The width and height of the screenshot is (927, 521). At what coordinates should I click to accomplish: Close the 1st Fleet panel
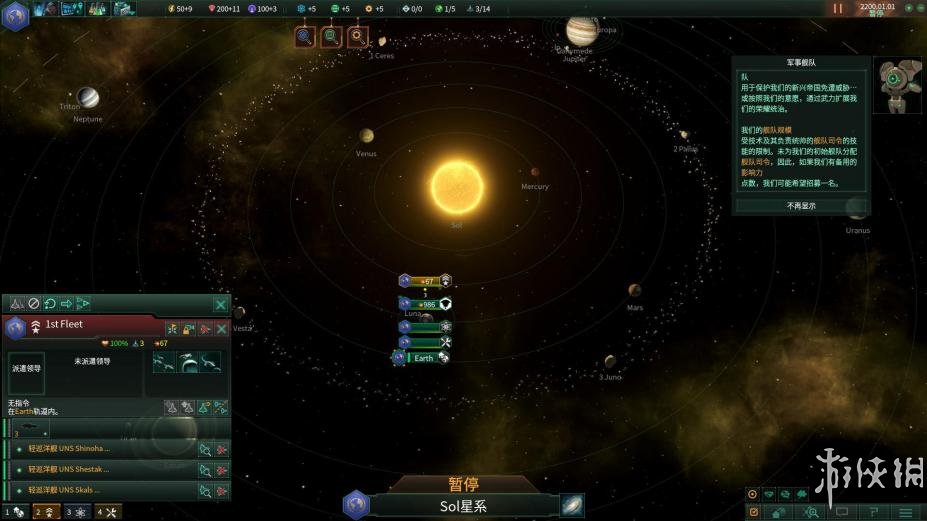(220, 304)
